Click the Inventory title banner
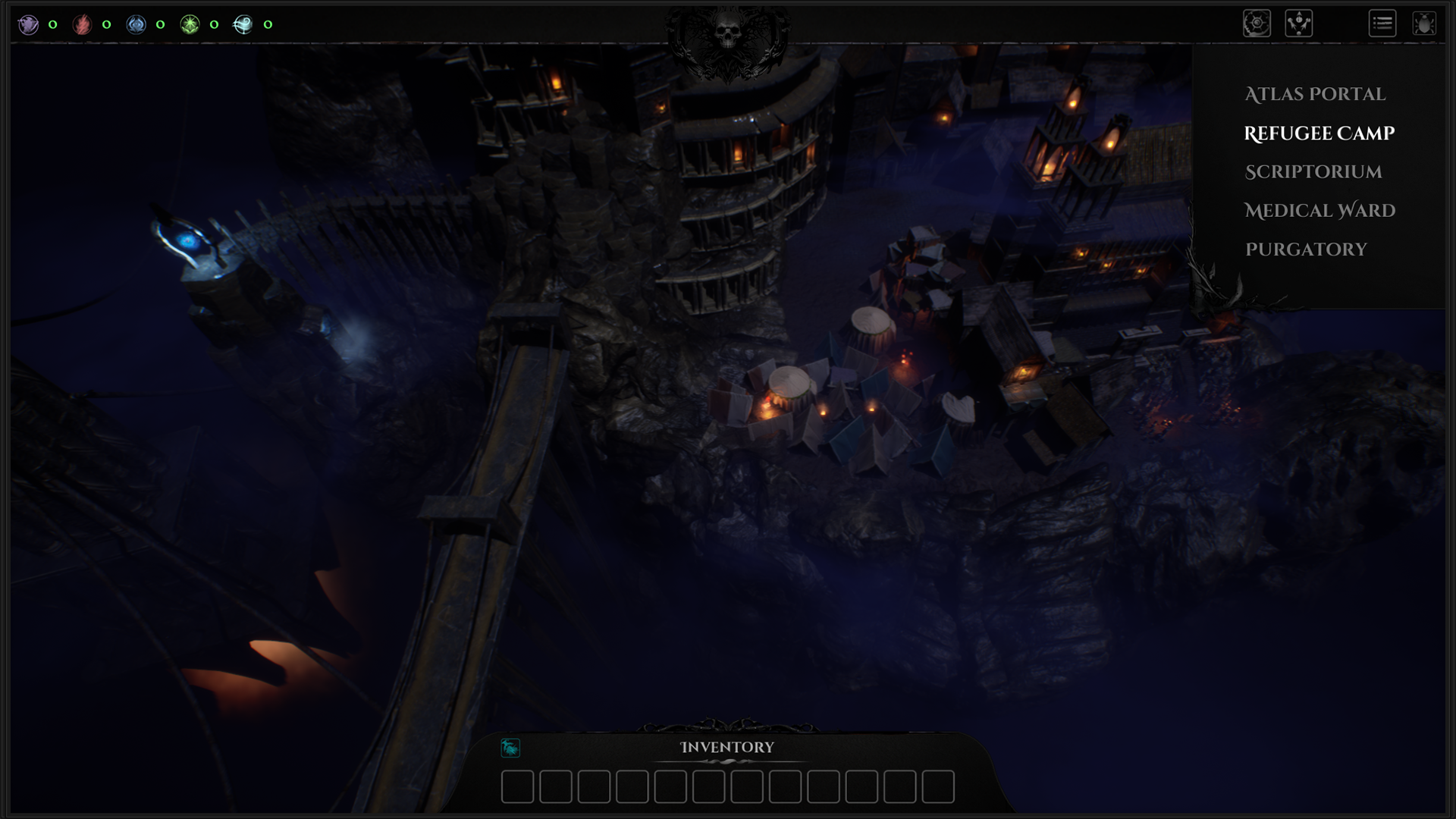 pos(726,747)
